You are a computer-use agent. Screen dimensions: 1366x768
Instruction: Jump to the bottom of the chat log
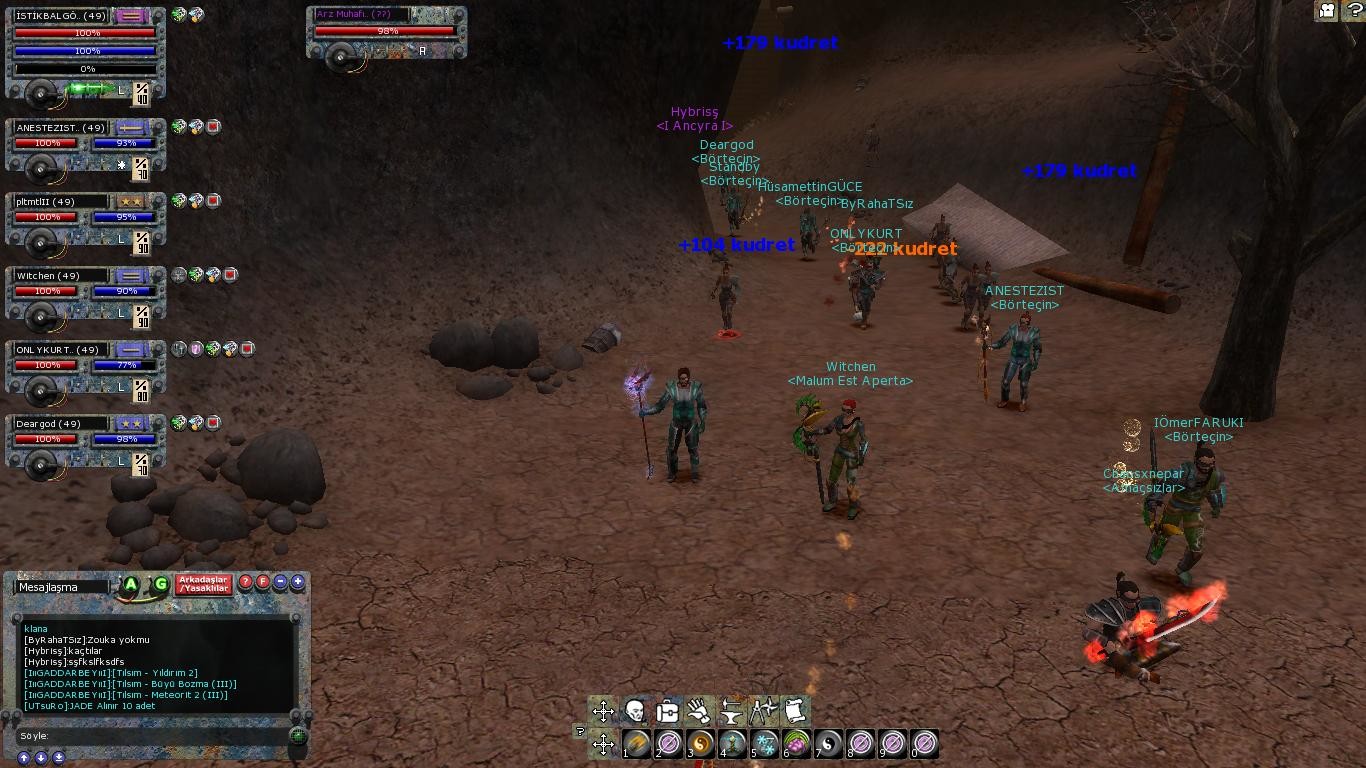pos(59,758)
